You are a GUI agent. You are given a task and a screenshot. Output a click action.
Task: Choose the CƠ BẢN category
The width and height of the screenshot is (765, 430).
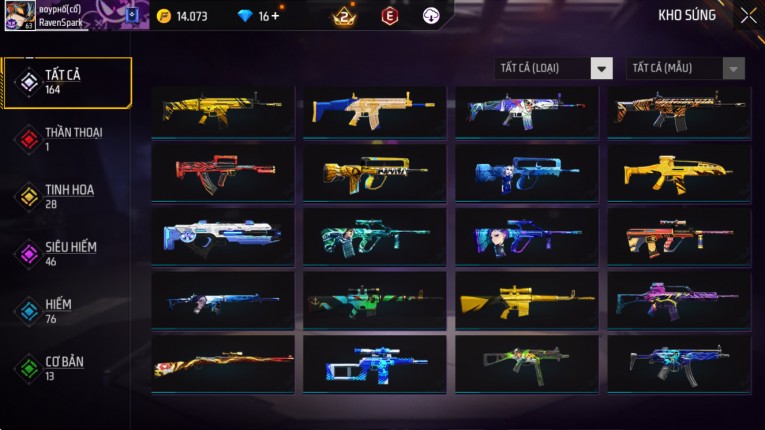(66, 368)
